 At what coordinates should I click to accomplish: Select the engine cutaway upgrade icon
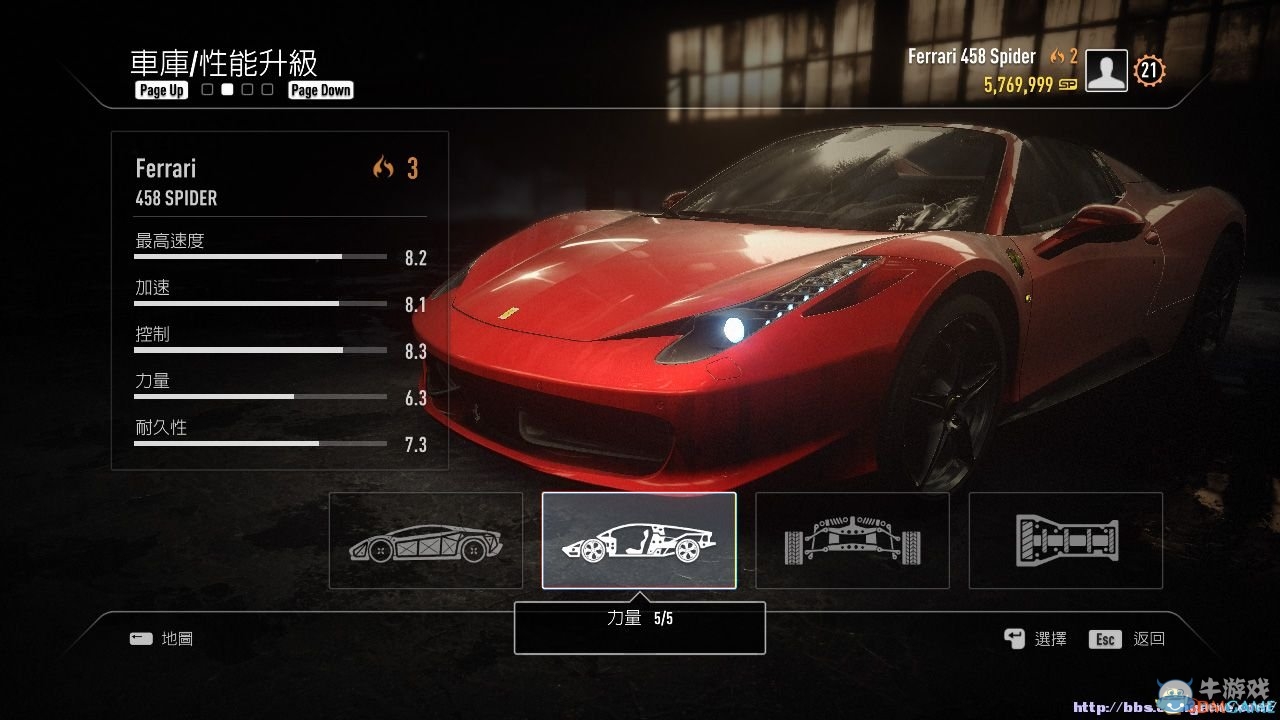pos(639,540)
